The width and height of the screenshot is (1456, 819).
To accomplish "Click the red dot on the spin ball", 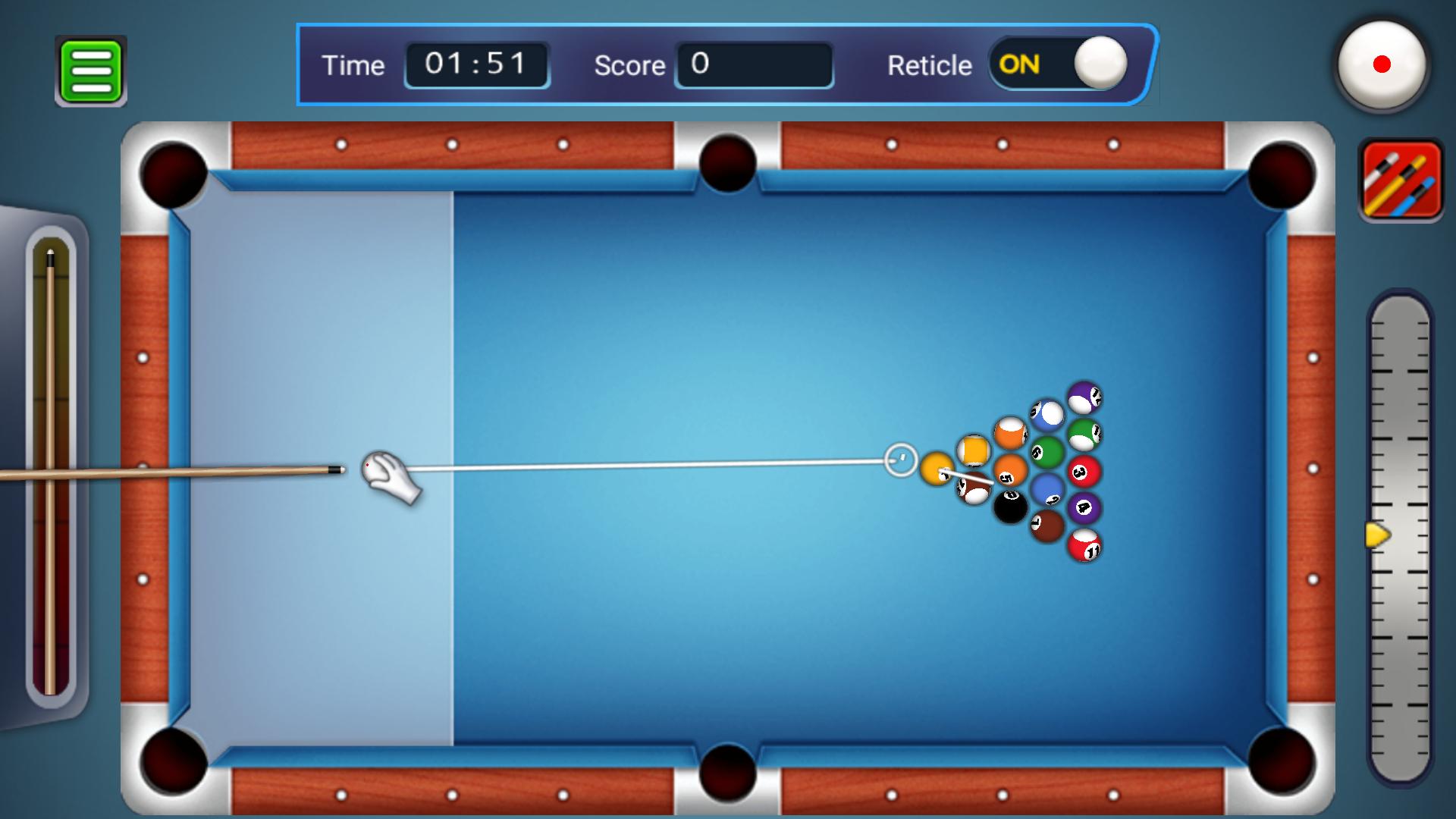I will [x=1382, y=64].
